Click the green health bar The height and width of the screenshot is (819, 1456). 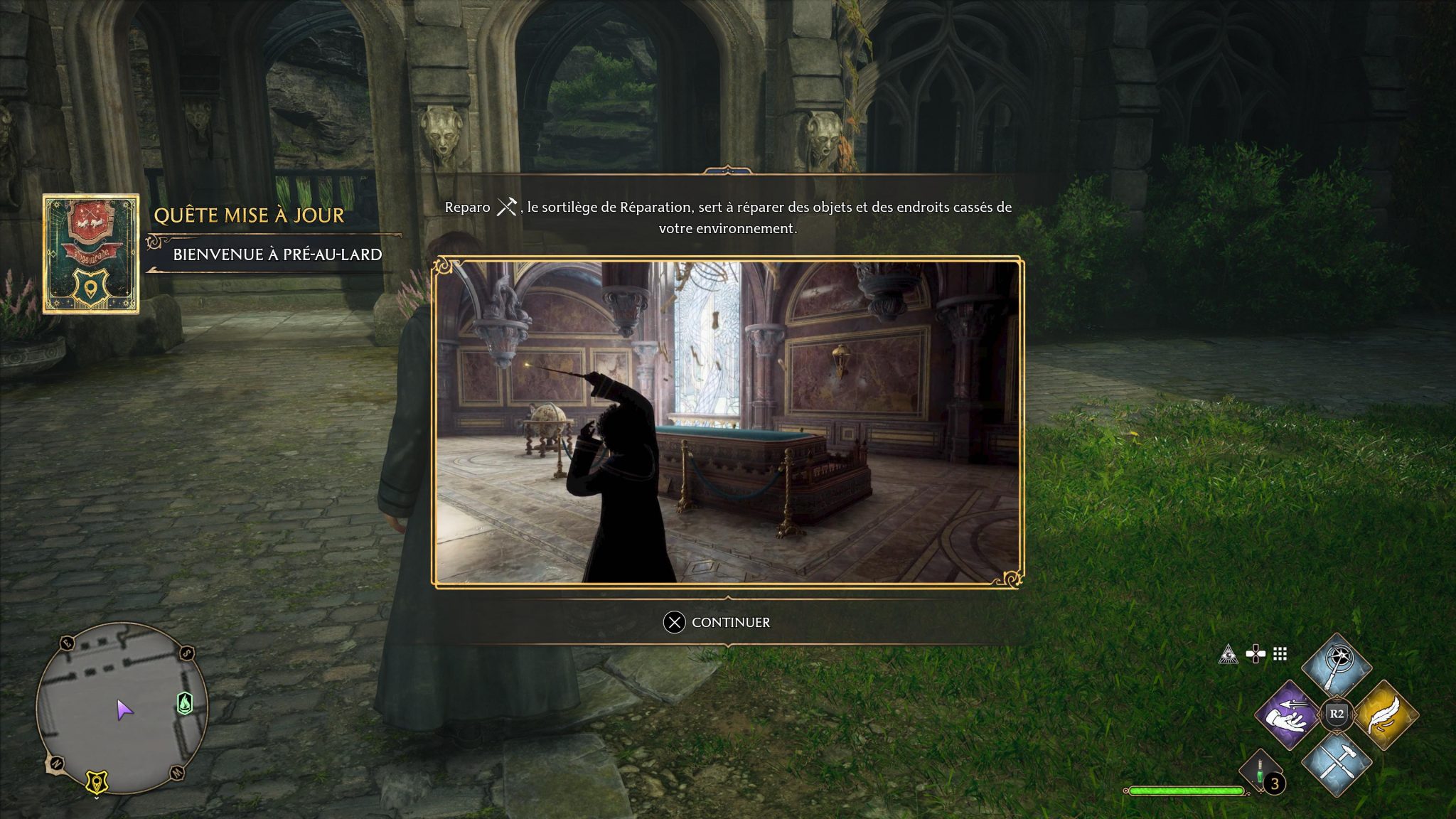[1187, 791]
